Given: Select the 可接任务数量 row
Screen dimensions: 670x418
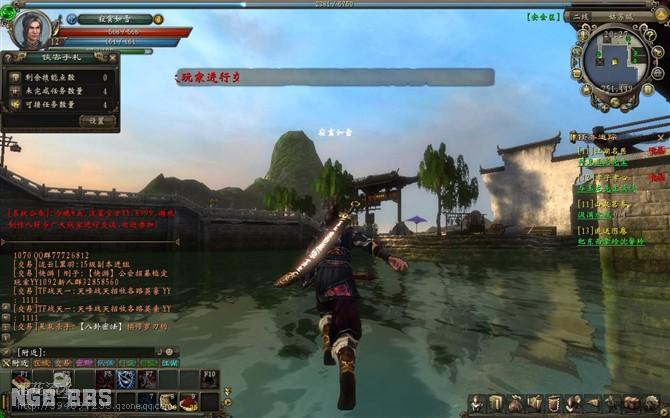Looking at the screenshot, I should [x=61, y=104].
